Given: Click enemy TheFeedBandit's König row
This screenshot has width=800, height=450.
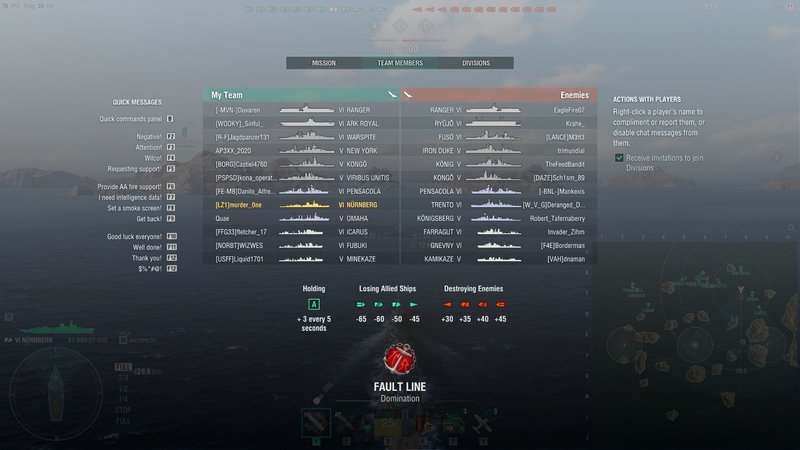Looking at the screenshot, I should 498,163.
